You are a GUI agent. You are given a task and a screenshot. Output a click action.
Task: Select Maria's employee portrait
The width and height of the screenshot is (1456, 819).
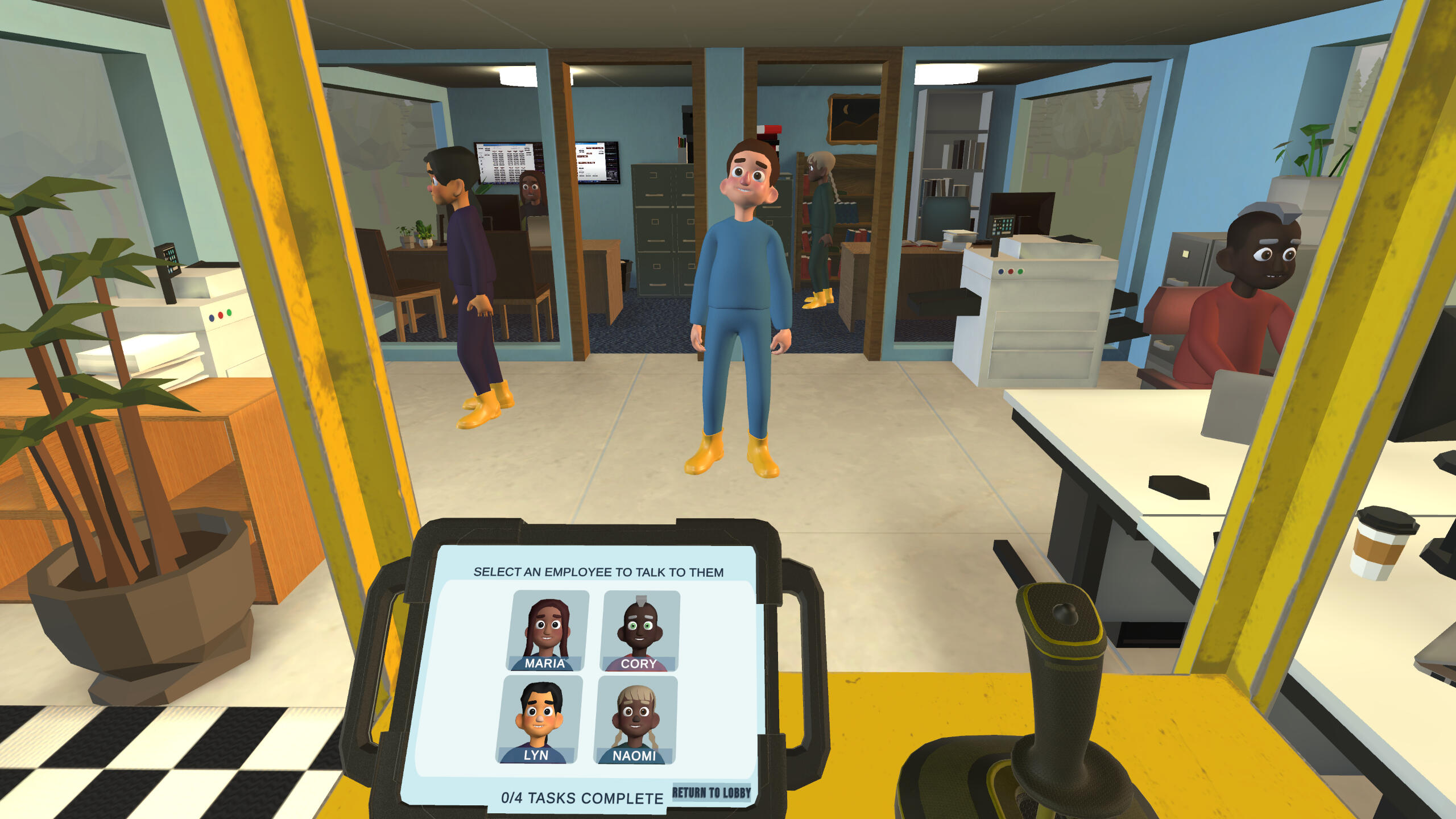pyautogui.click(x=547, y=631)
